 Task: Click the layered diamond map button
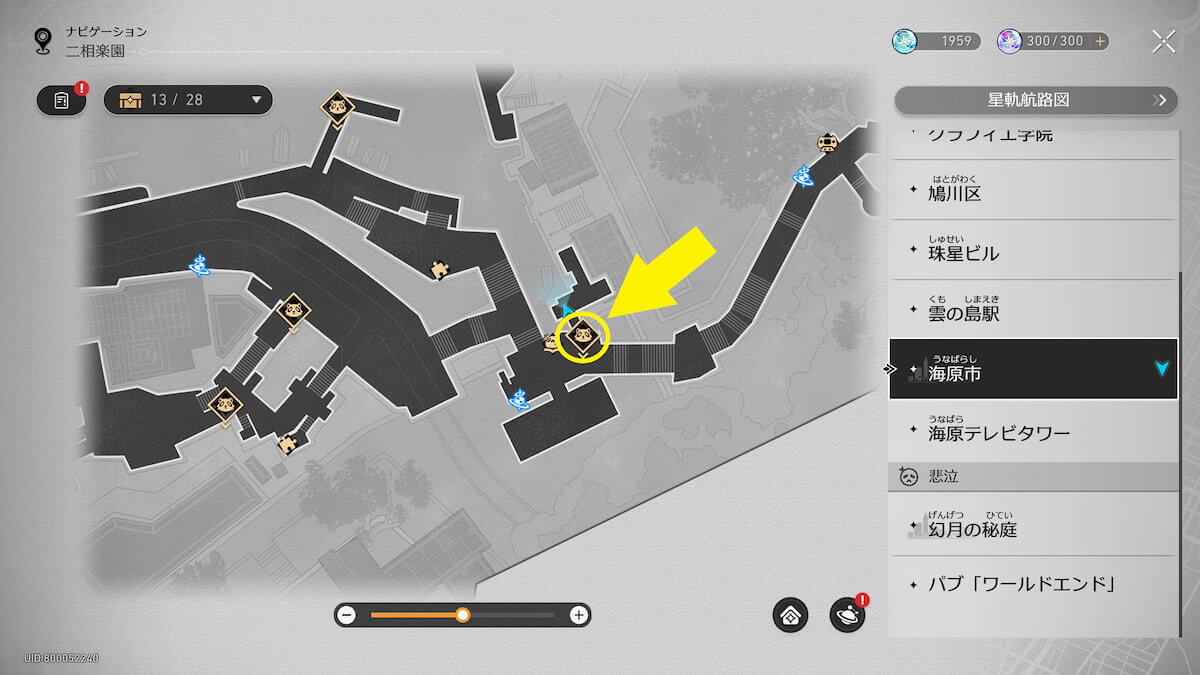[790, 615]
